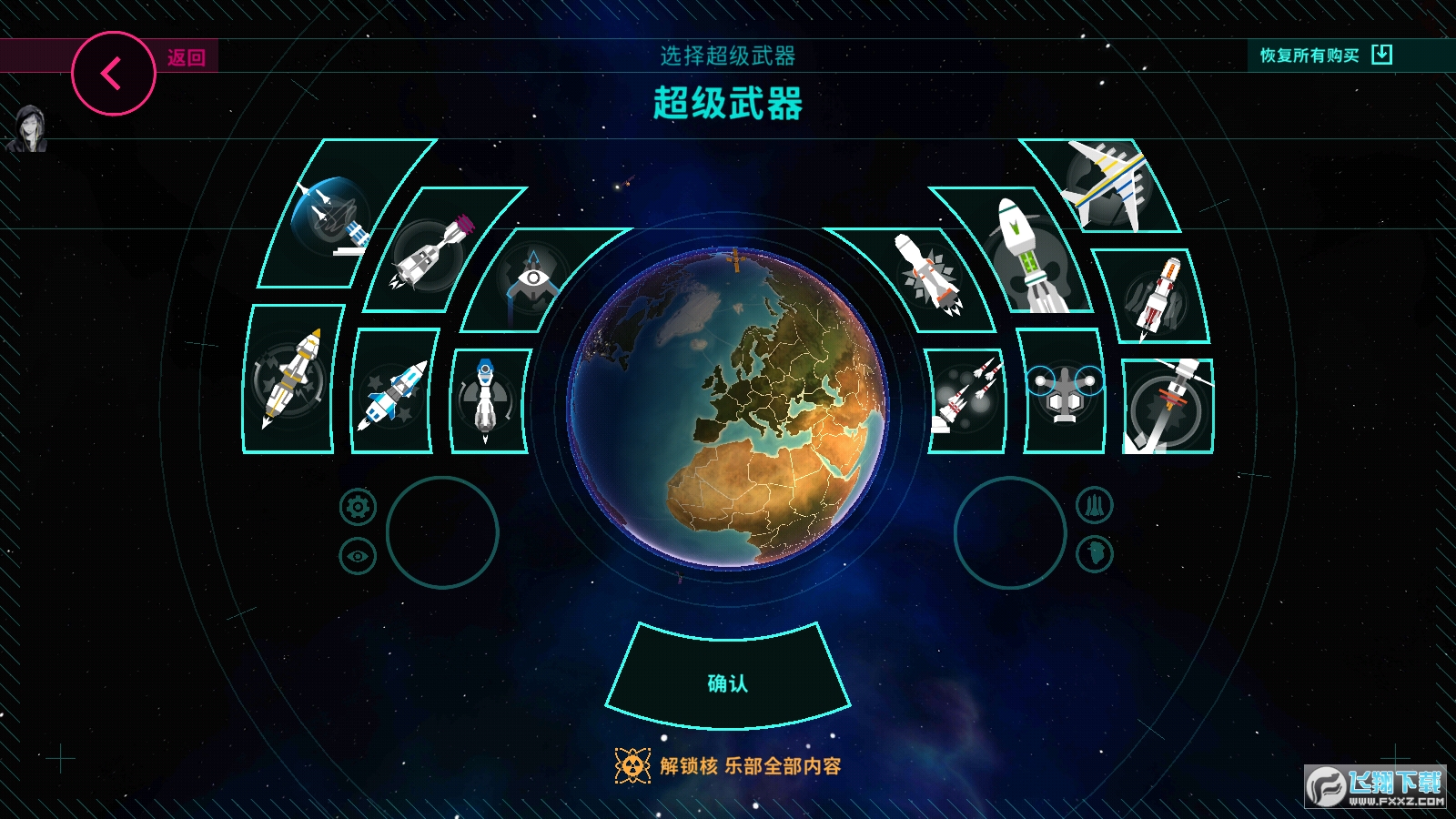Pick the triple missile cluster weapon
1456x819 pixels.
tap(966, 399)
